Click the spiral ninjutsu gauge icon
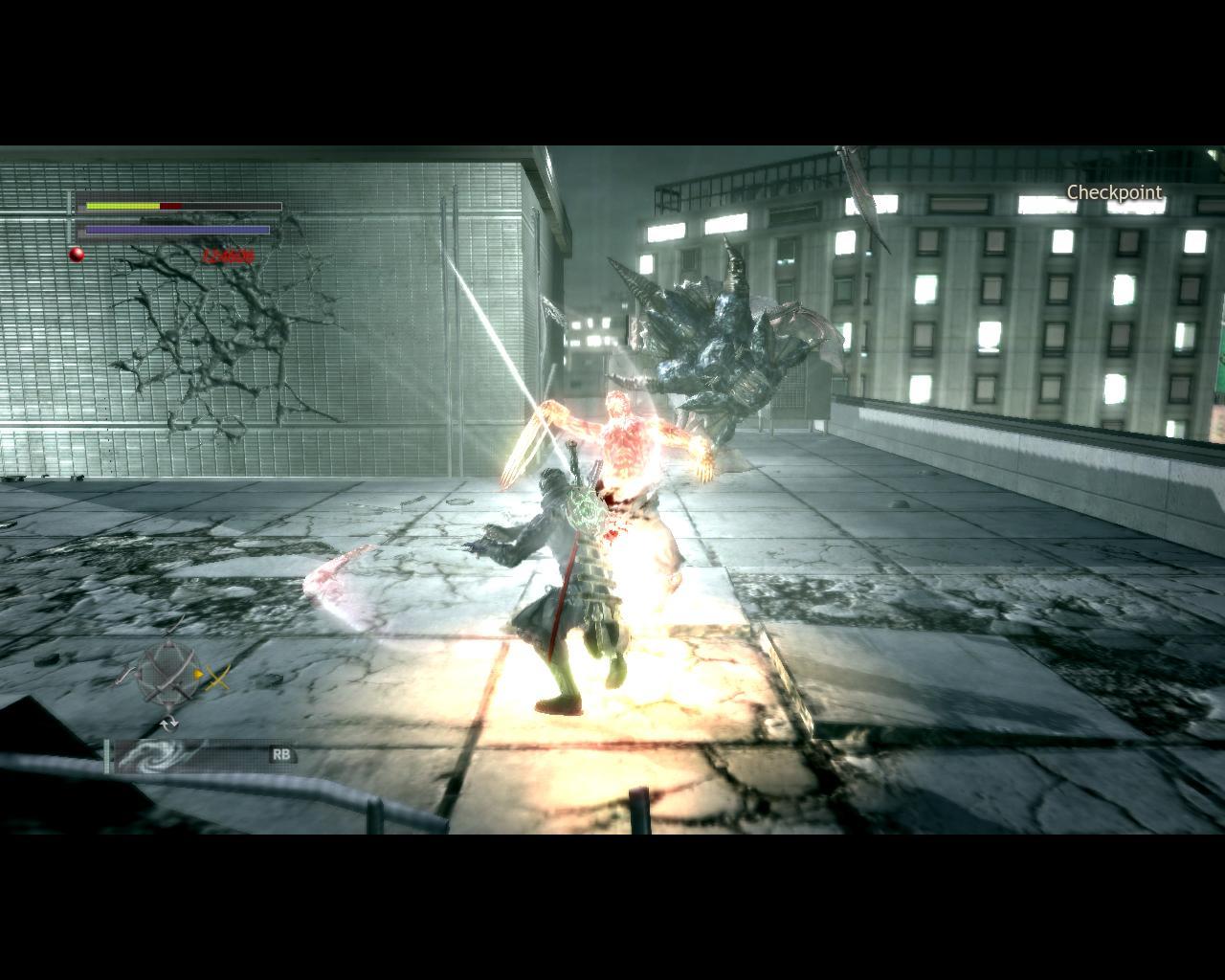1225x980 pixels. [x=152, y=755]
